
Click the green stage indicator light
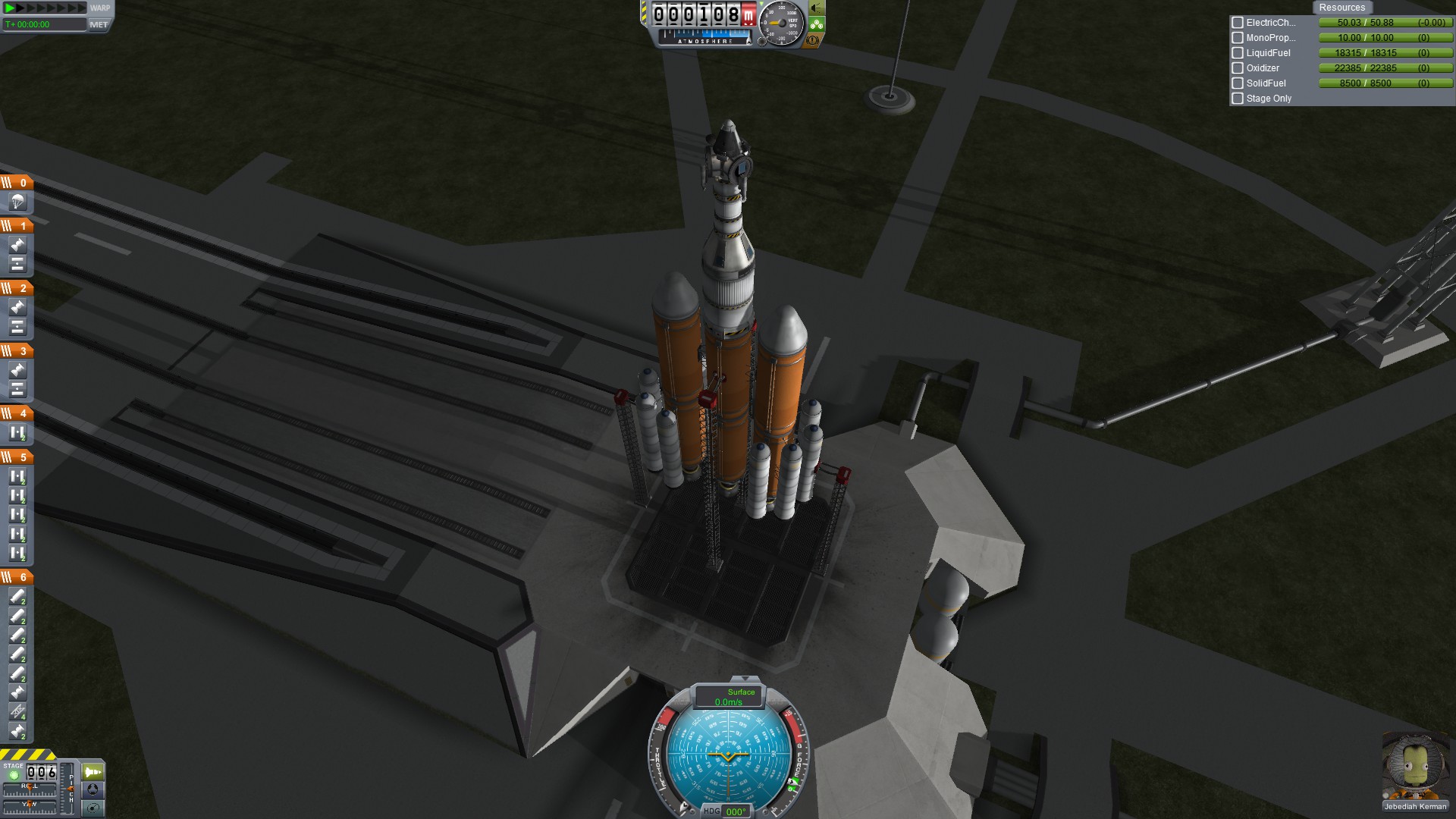tap(14, 775)
